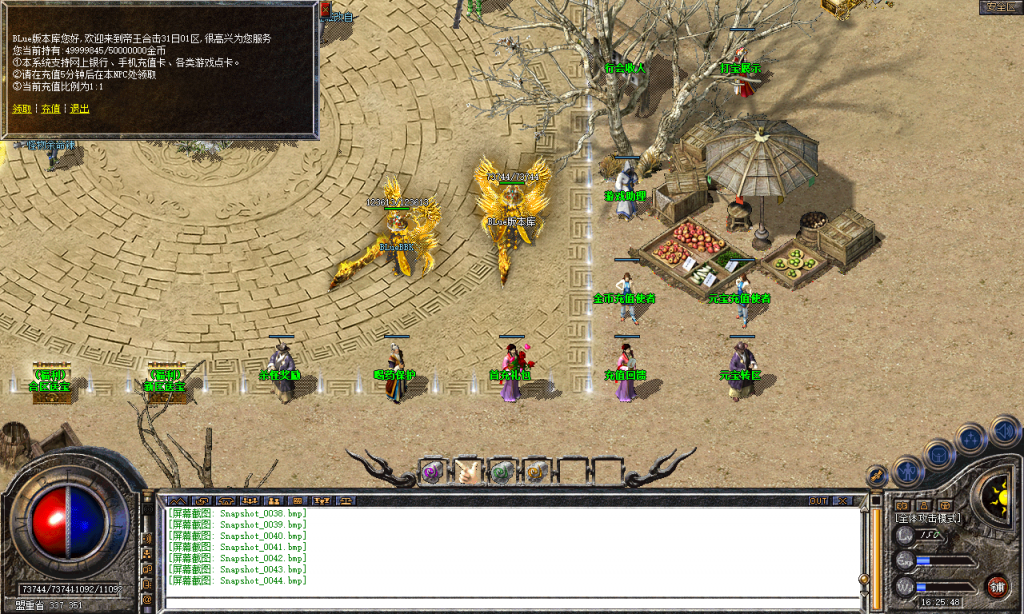1024x614 pixels.
Task: Activate the pointing hand hotbar slot
Action: click(467, 471)
